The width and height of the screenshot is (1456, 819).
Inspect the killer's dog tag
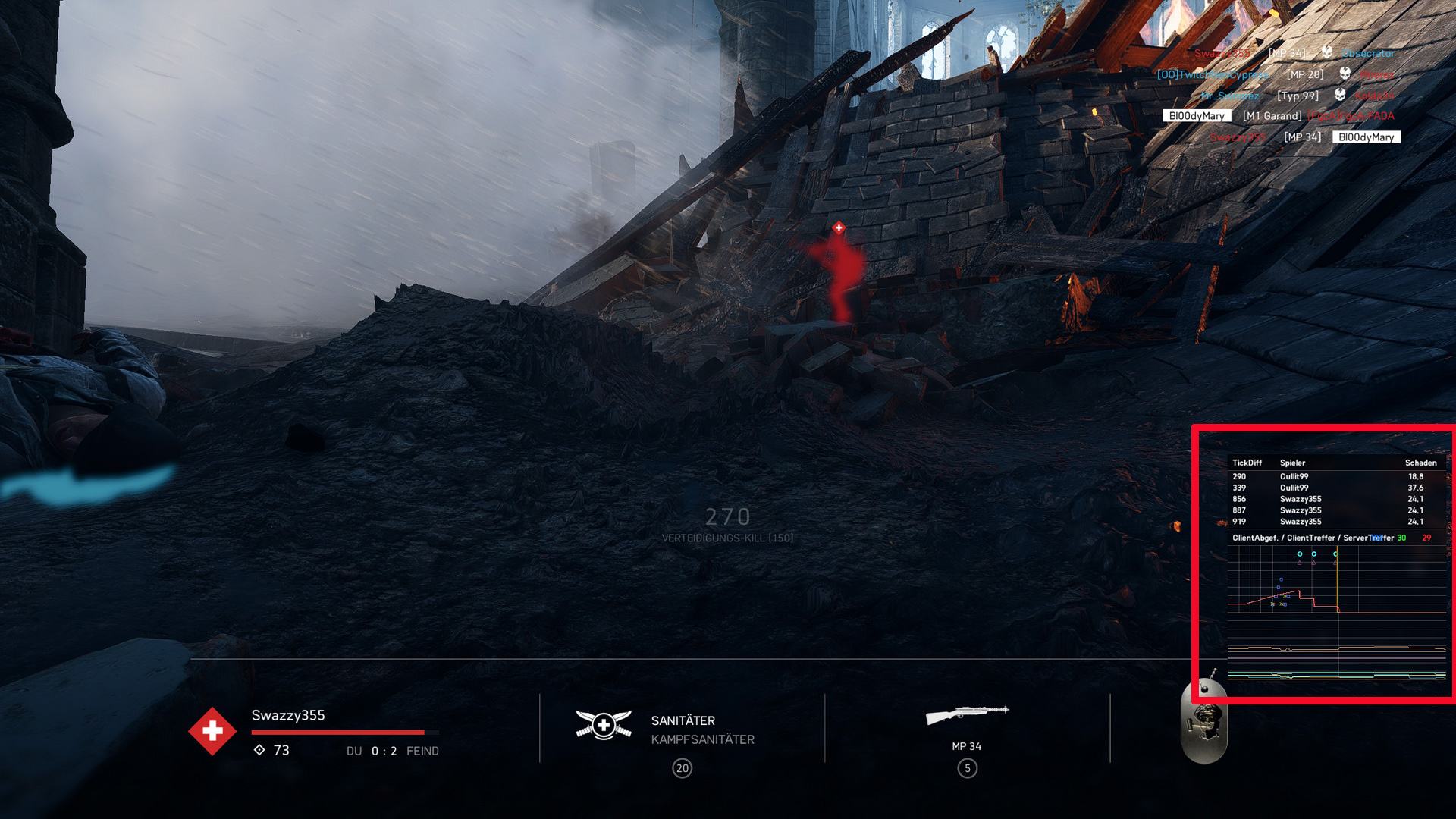[x=1204, y=720]
